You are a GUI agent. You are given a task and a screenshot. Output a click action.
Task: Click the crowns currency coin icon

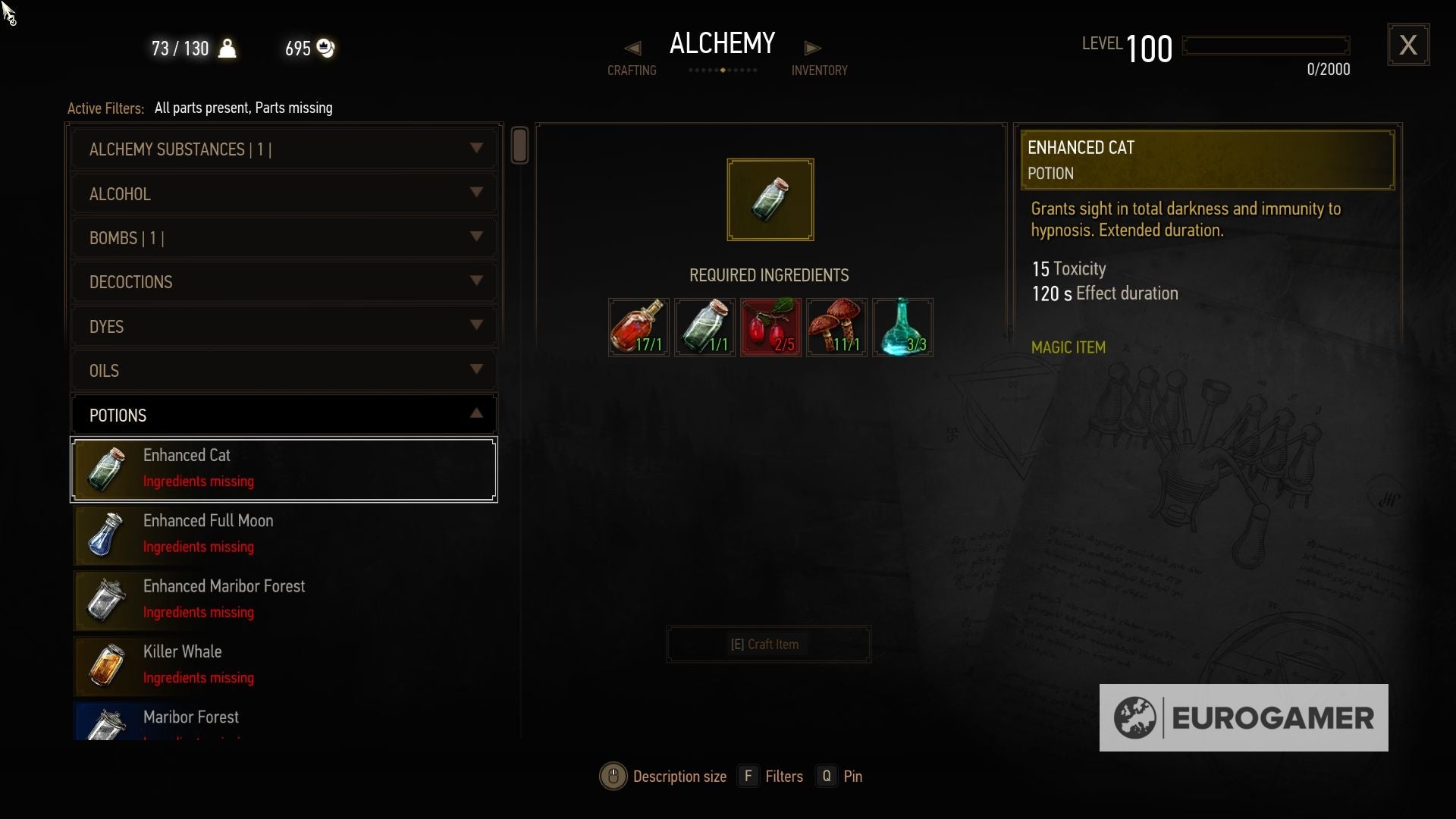pyautogui.click(x=326, y=48)
